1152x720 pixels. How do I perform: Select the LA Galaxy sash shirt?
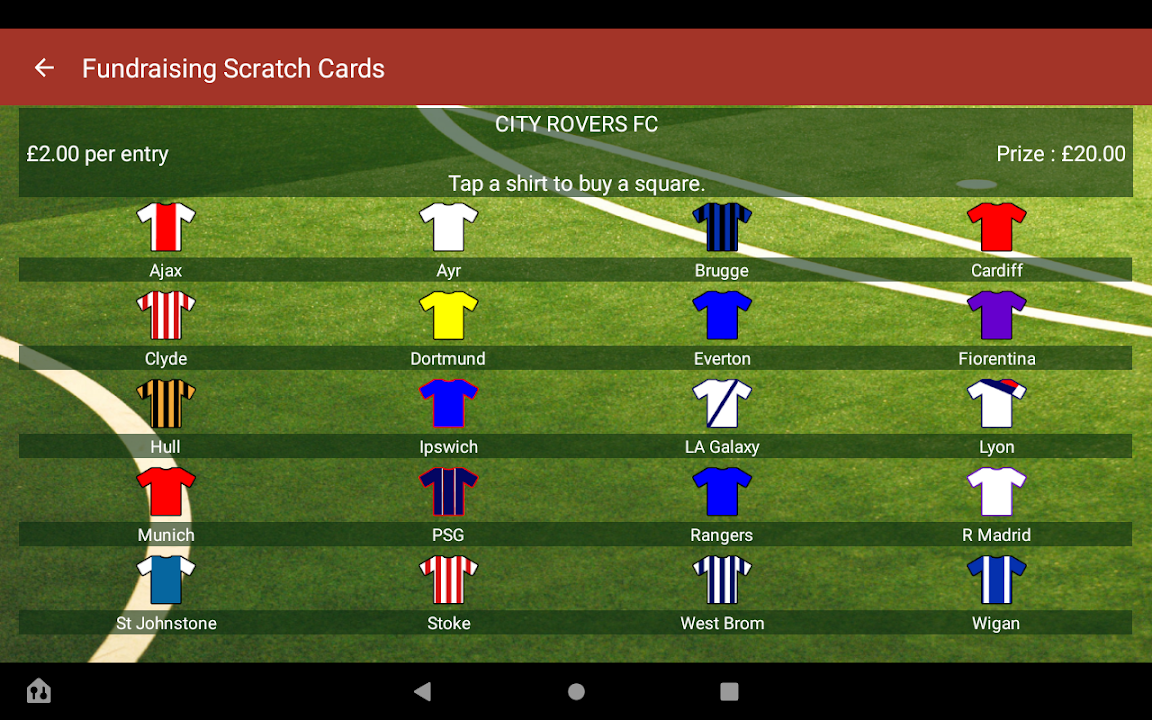pos(722,403)
